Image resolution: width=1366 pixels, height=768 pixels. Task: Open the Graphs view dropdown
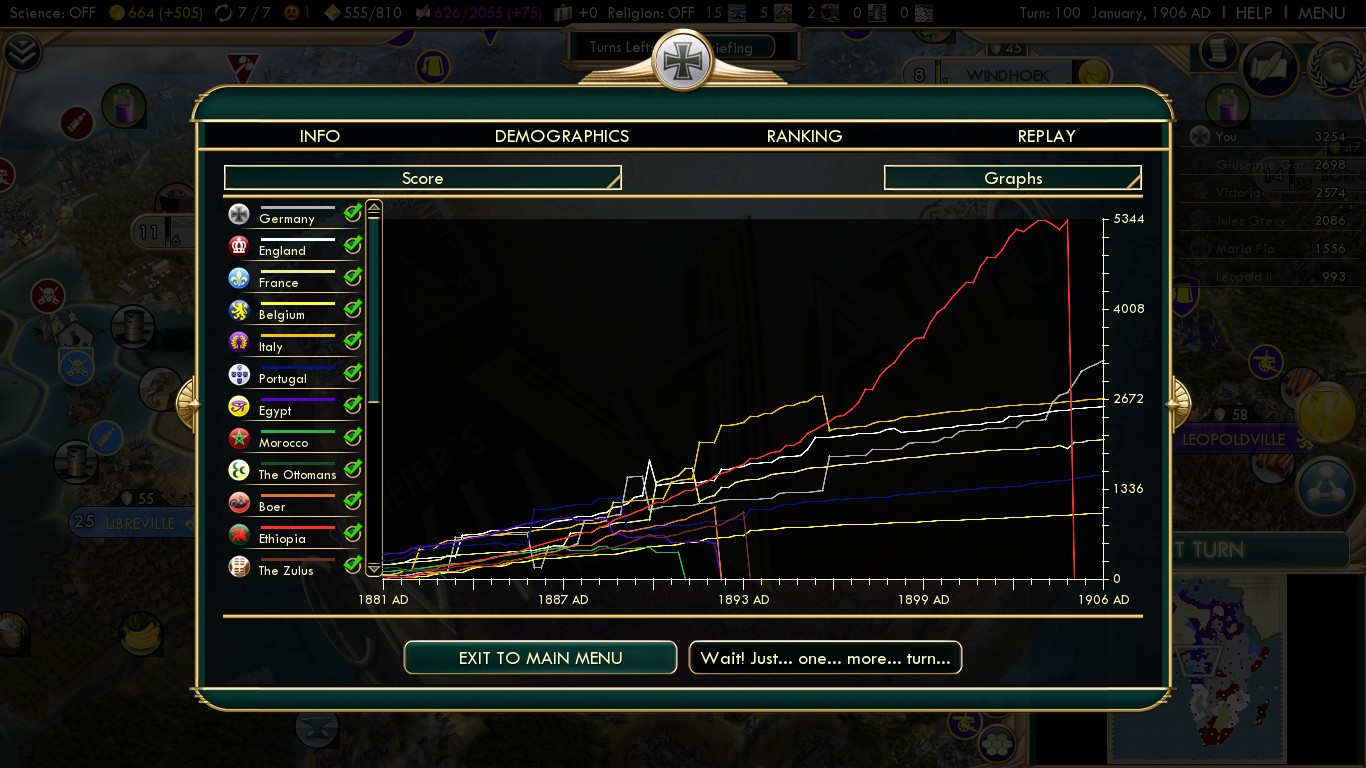click(x=1012, y=178)
